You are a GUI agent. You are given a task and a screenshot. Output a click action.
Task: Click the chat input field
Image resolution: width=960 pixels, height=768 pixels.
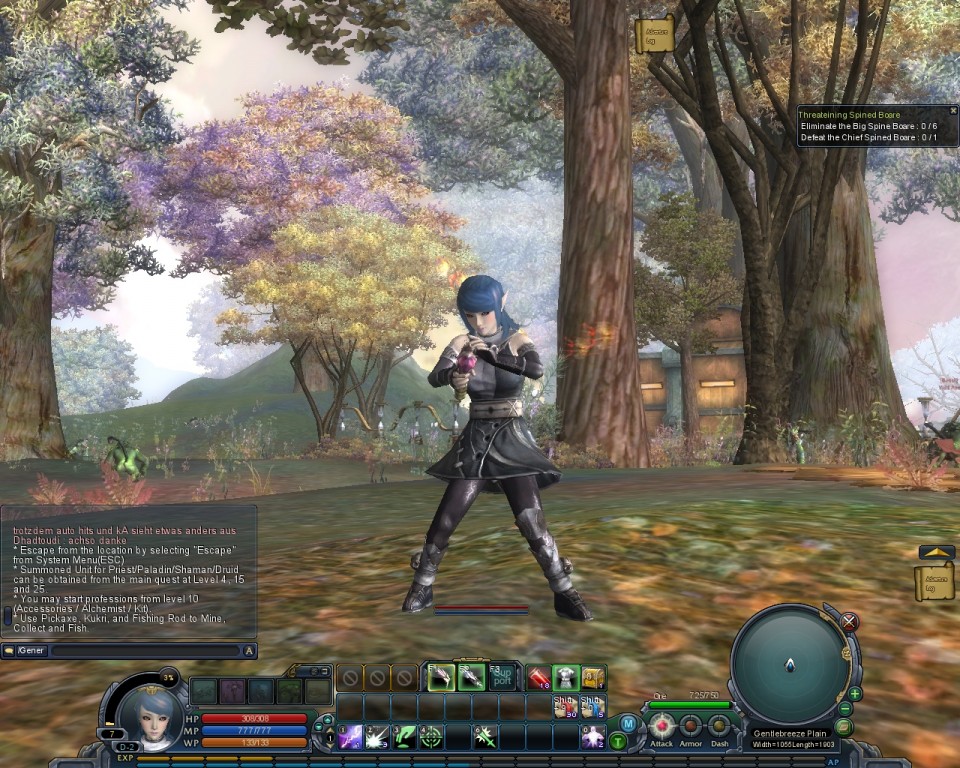tap(145, 651)
